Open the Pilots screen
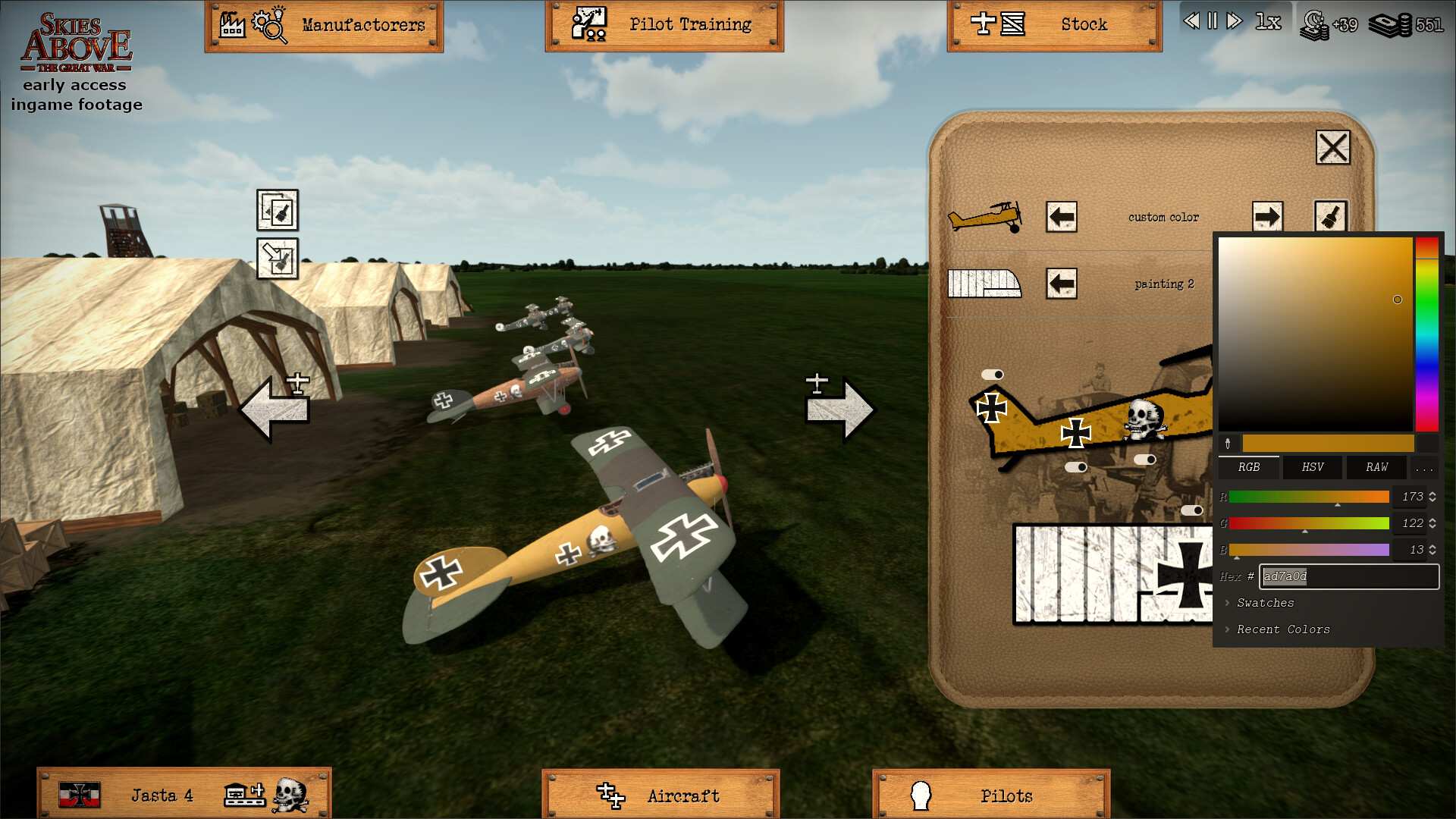Viewport: 1456px width, 819px height. [x=991, y=795]
